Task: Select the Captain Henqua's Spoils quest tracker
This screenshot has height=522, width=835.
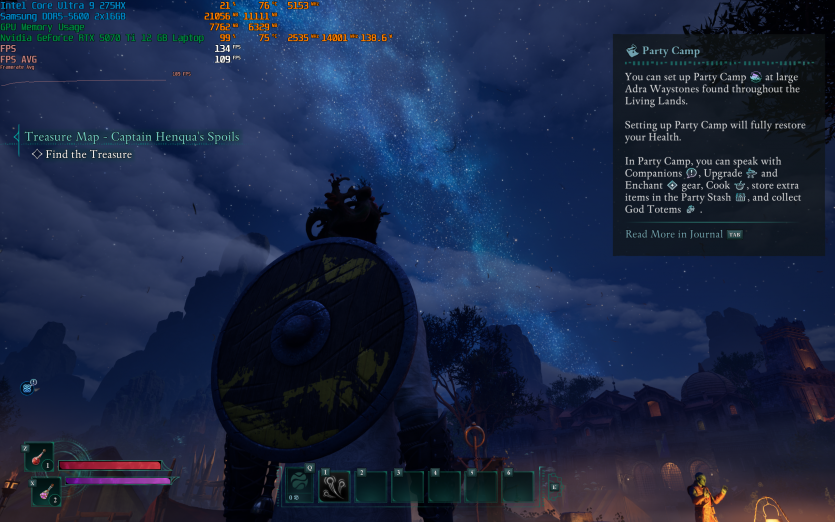Action: coord(132,136)
